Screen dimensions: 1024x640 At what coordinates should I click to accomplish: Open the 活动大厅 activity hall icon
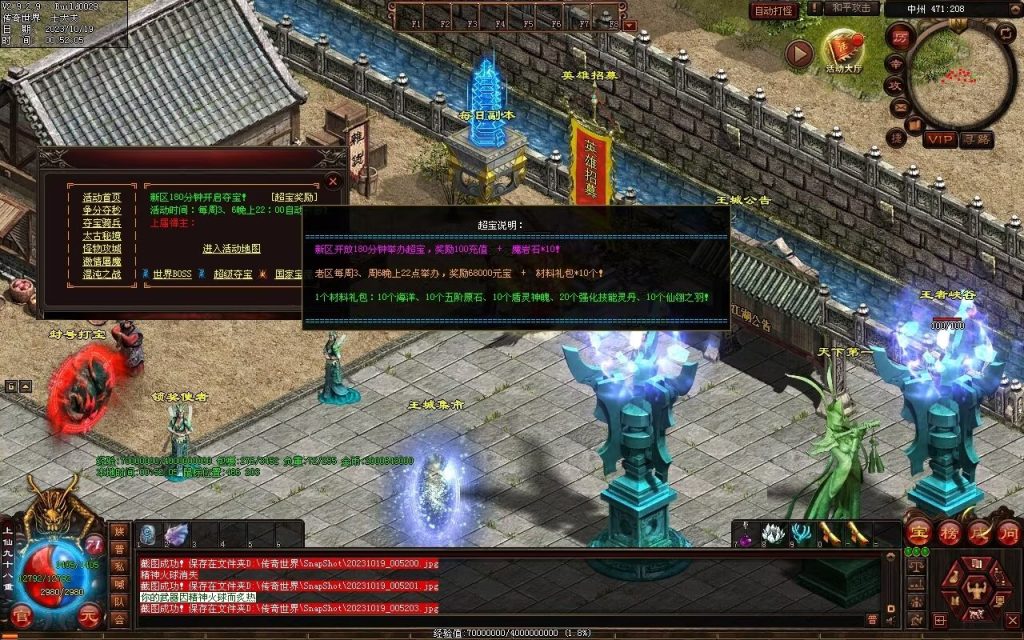pos(843,48)
